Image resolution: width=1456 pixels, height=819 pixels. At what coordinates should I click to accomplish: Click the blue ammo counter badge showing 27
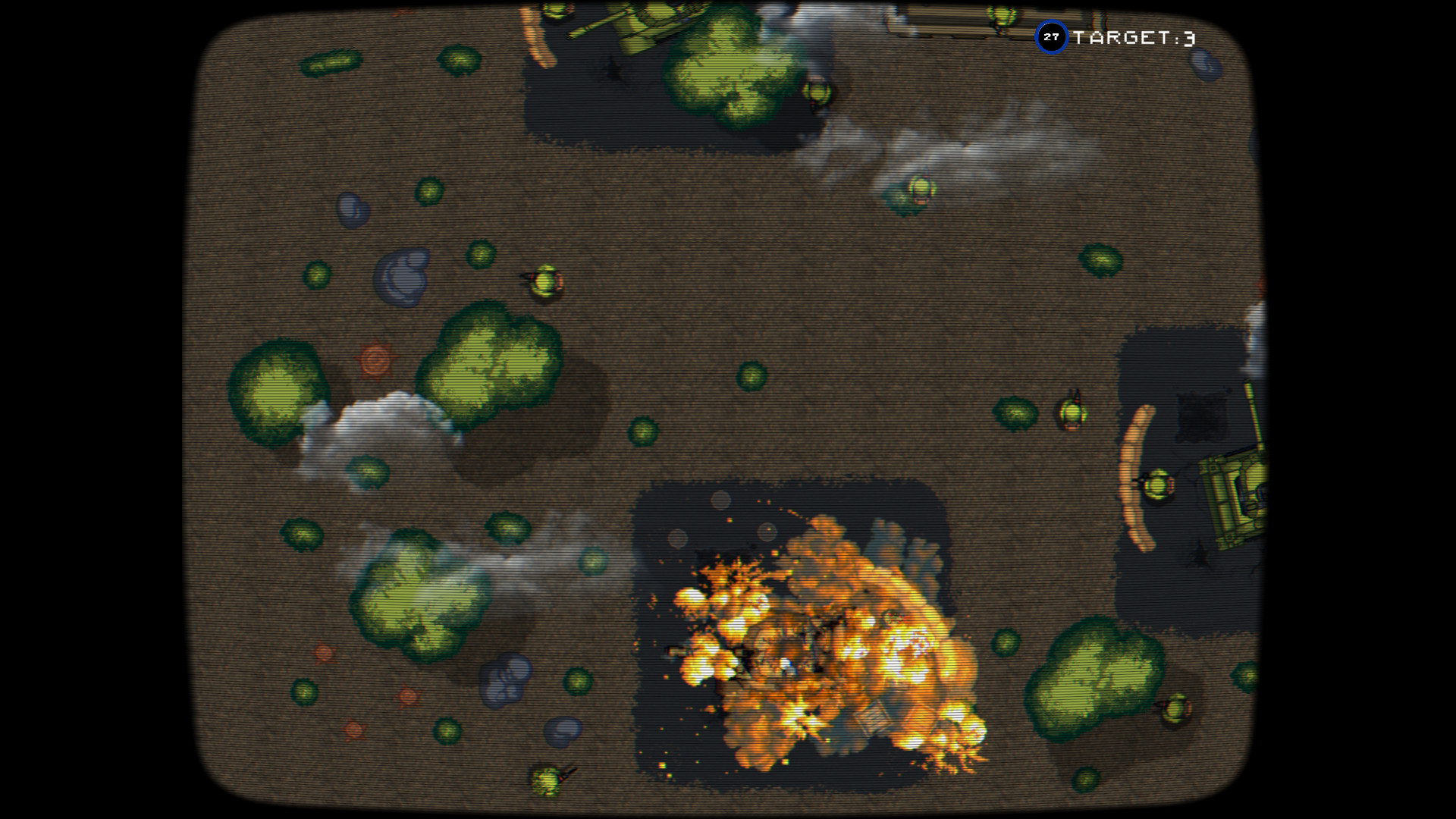(1051, 35)
